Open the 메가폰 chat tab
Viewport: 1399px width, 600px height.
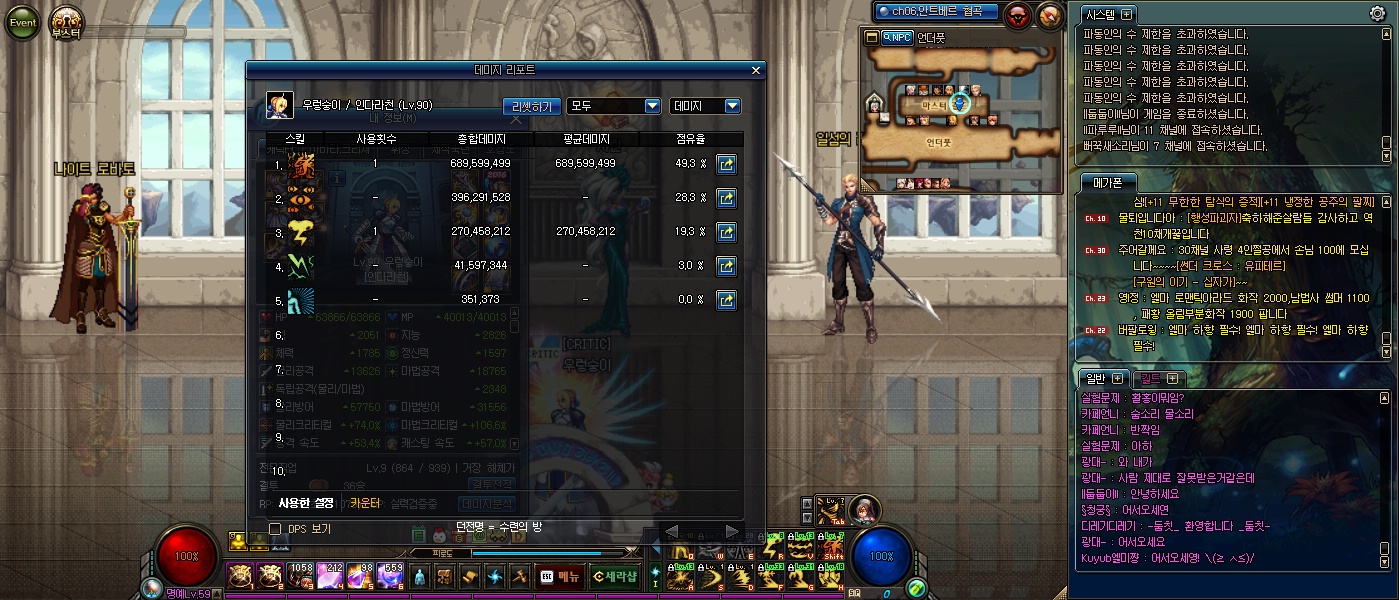(1107, 182)
